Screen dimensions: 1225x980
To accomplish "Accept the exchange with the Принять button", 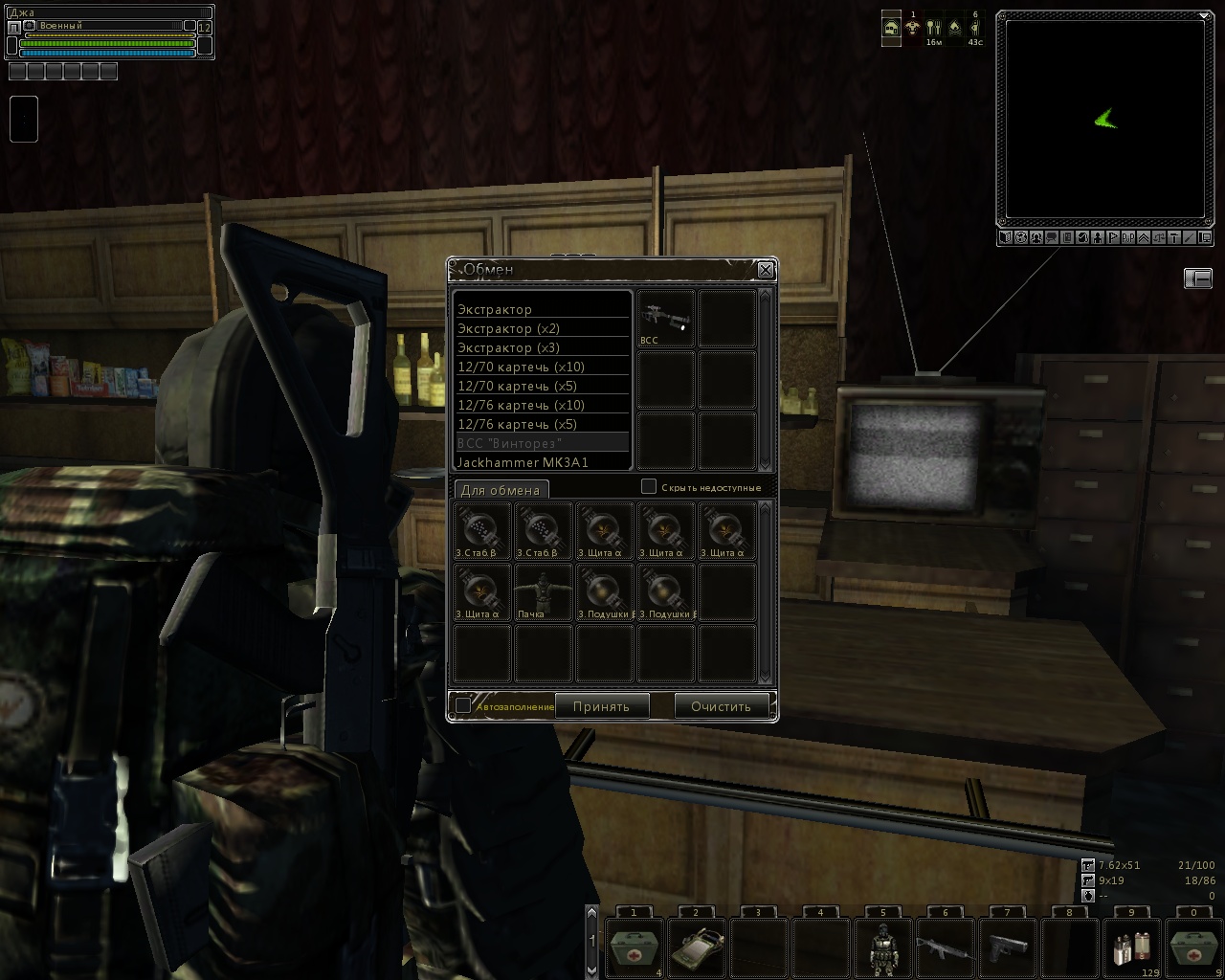I will click(x=601, y=706).
